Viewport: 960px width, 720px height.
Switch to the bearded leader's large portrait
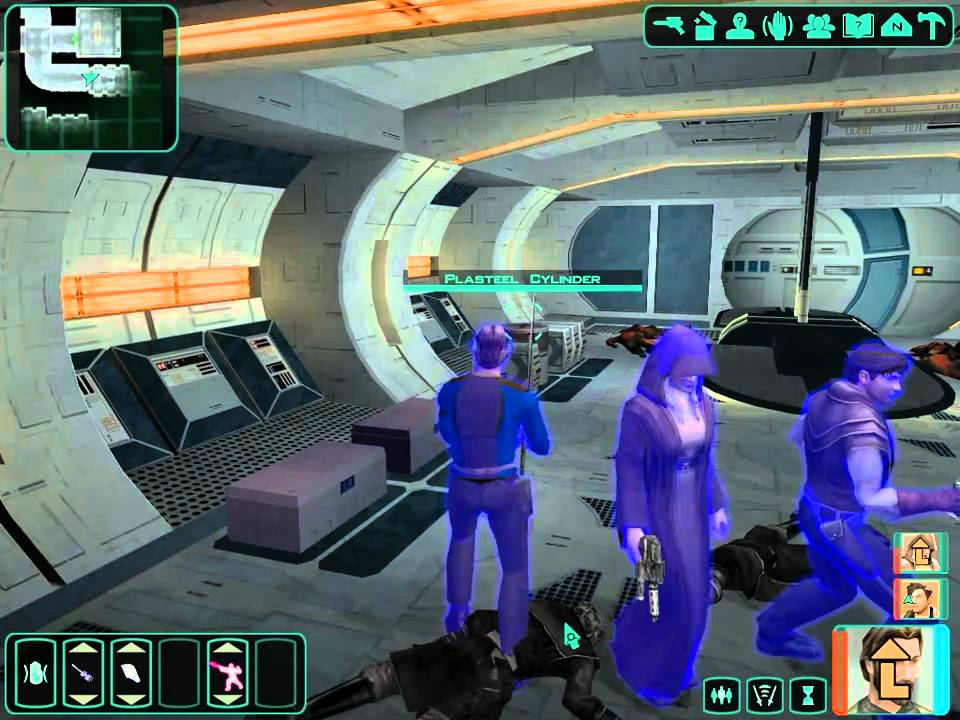890,663
